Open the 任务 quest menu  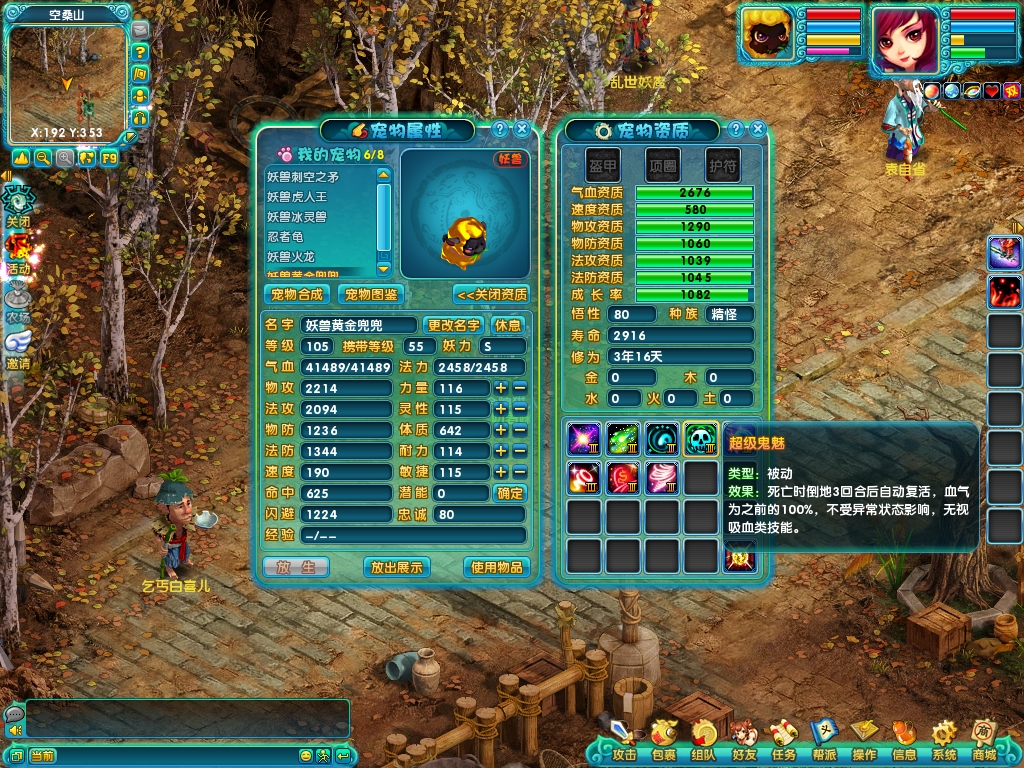(x=784, y=739)
